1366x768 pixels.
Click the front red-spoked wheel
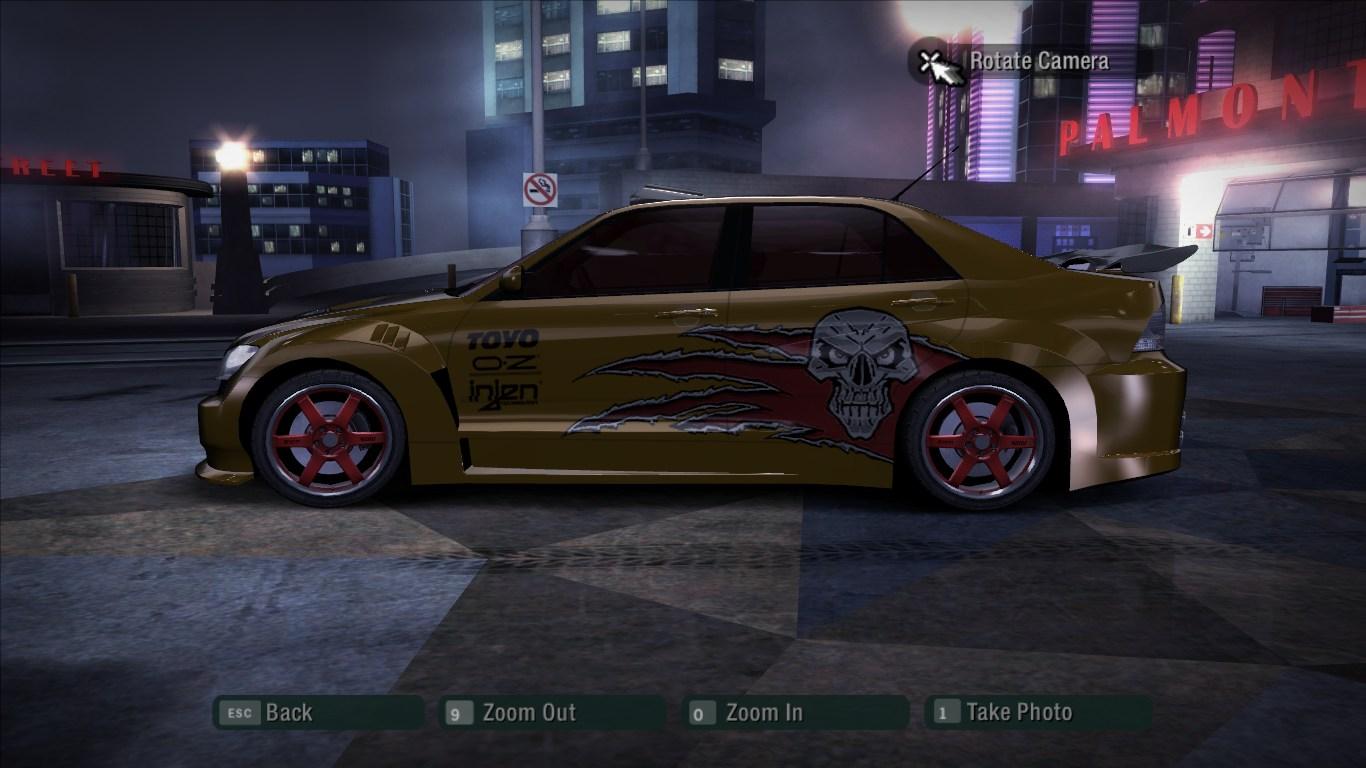330,438
